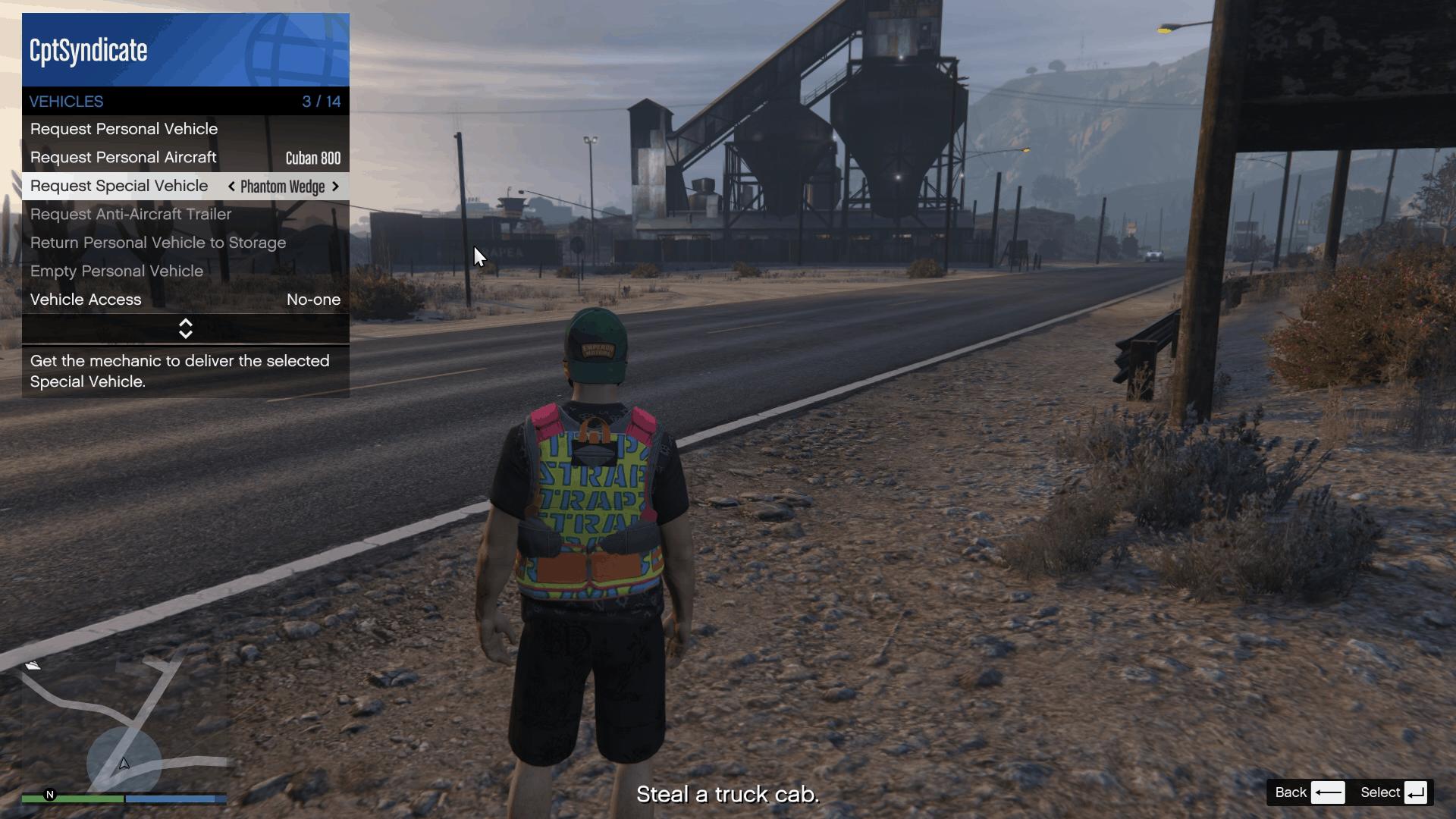Viewport: 1456px width, 819px height.
Task: Click the menu scroll arrows indicator
Action: (x=186, y=328)
